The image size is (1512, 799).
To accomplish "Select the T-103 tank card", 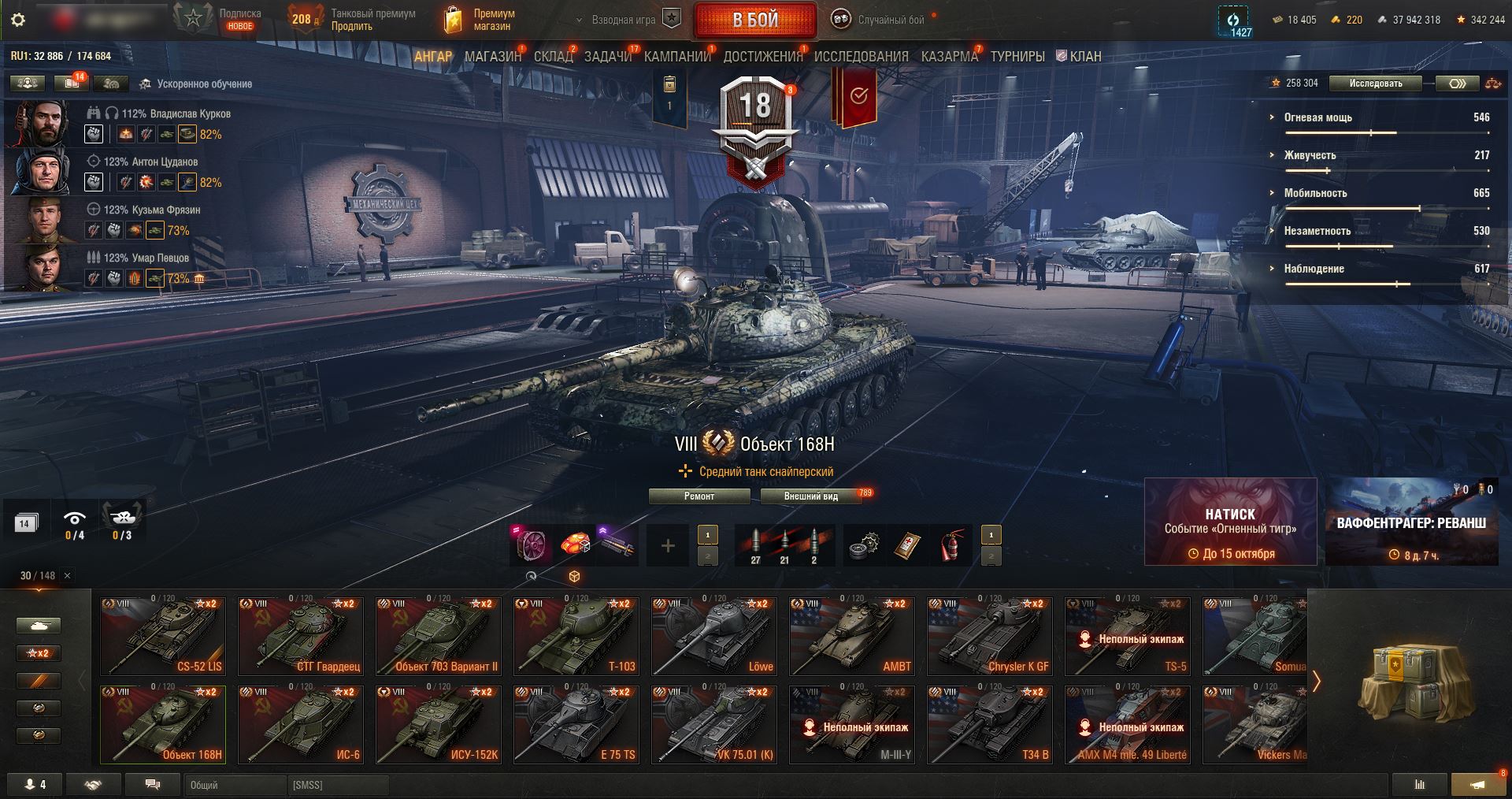I will click(576, 637).
